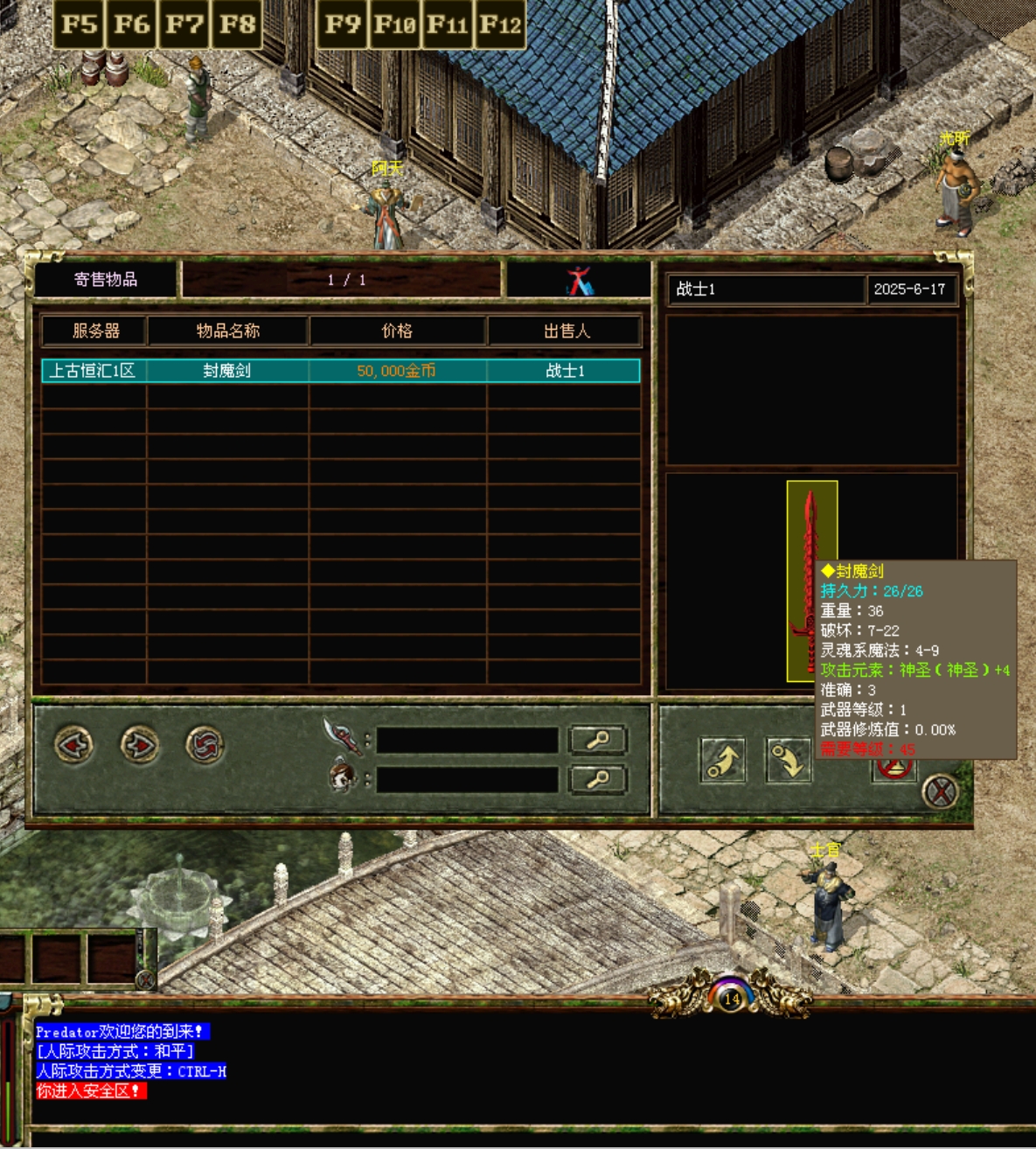
Task: Click the 服务器 column header
Action: pos(95,331)
